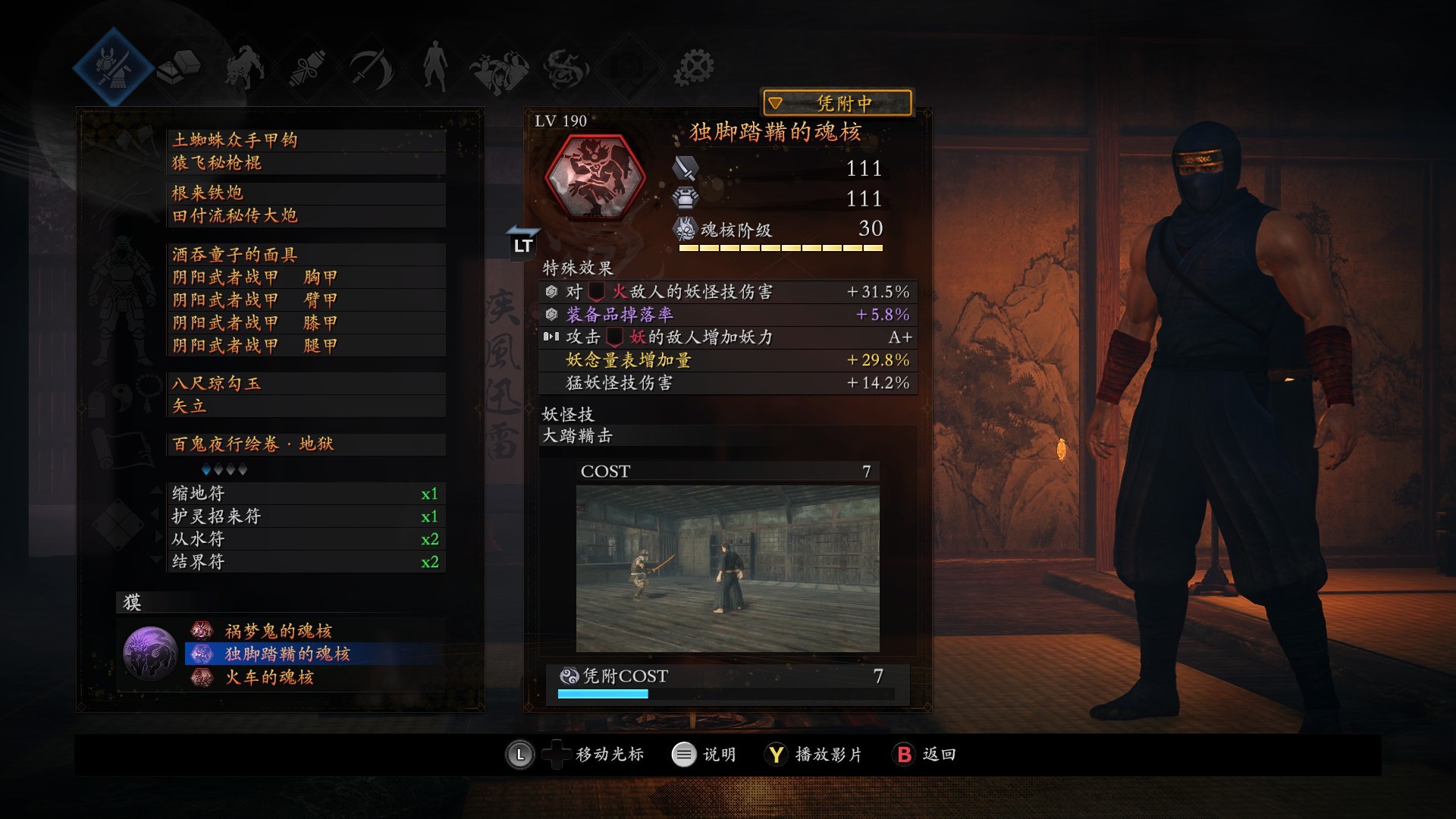
Task: Select the 獏 guardian spirit orb
Action: pyautogui.click(x=150, y=653)
